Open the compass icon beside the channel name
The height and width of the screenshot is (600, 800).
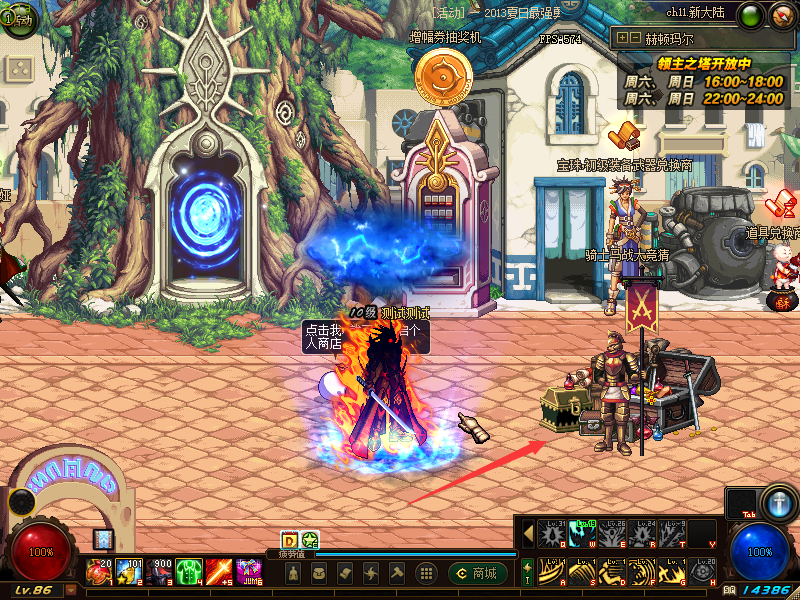(782, 15)
